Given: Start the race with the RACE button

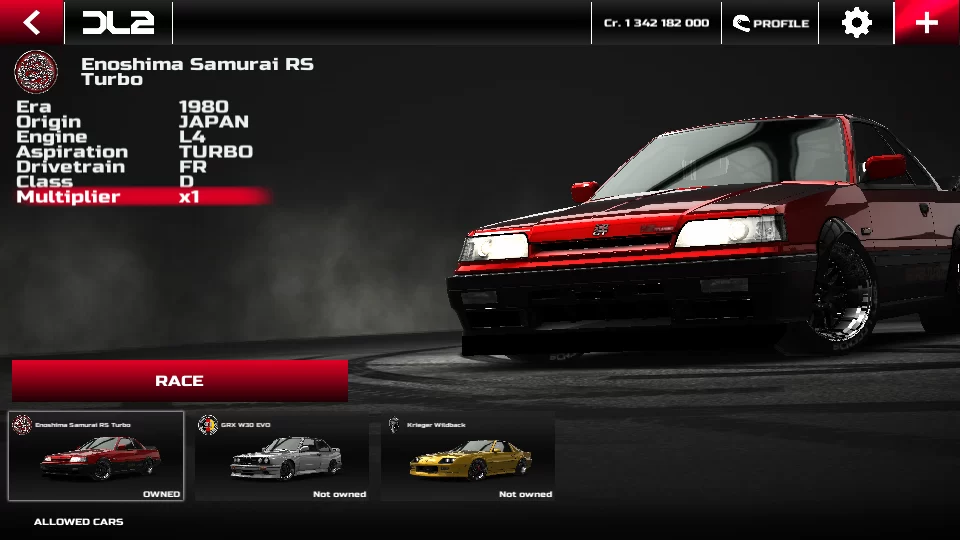Looking at the screenshot, I should [180, 381].
